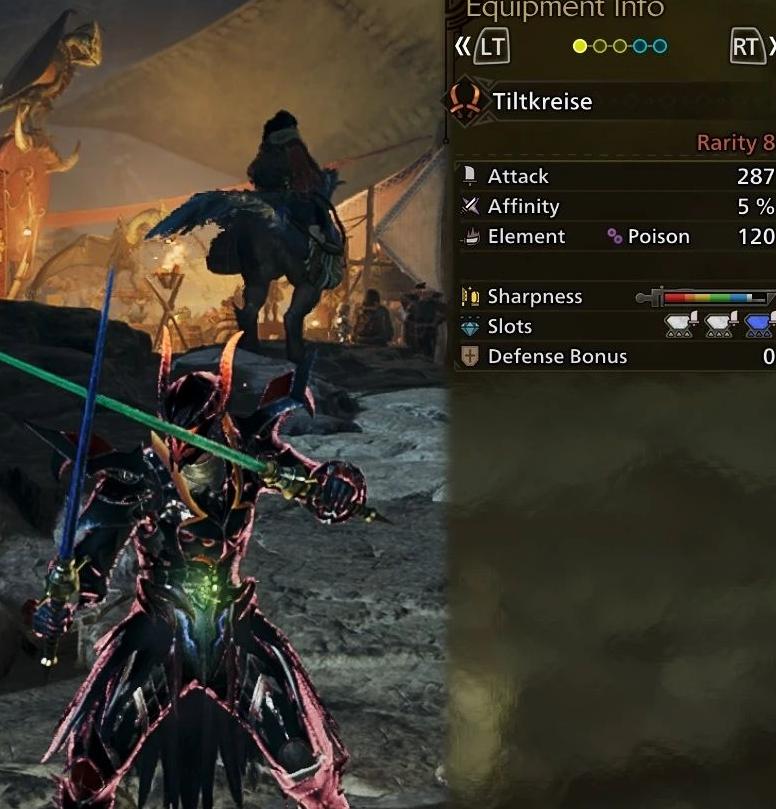Click the dual blades icon beside Tiltkreise
Viewport: 776px width, 809px height.
pos(465,101)
